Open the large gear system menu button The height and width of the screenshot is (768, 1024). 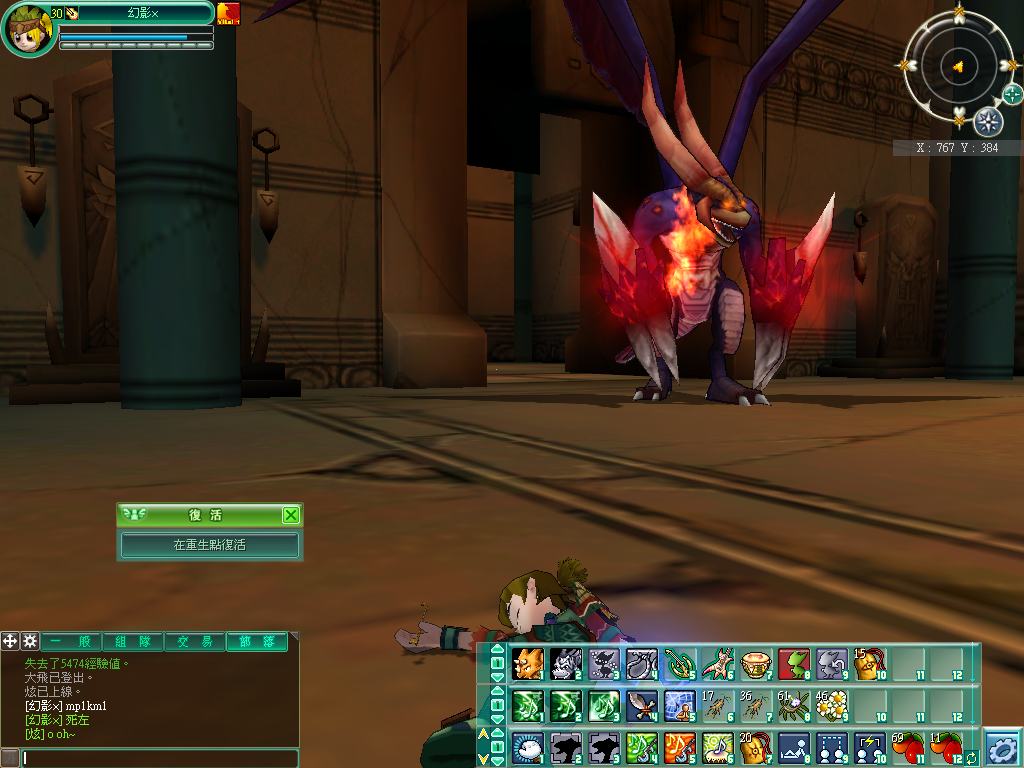pos(1002,748)
